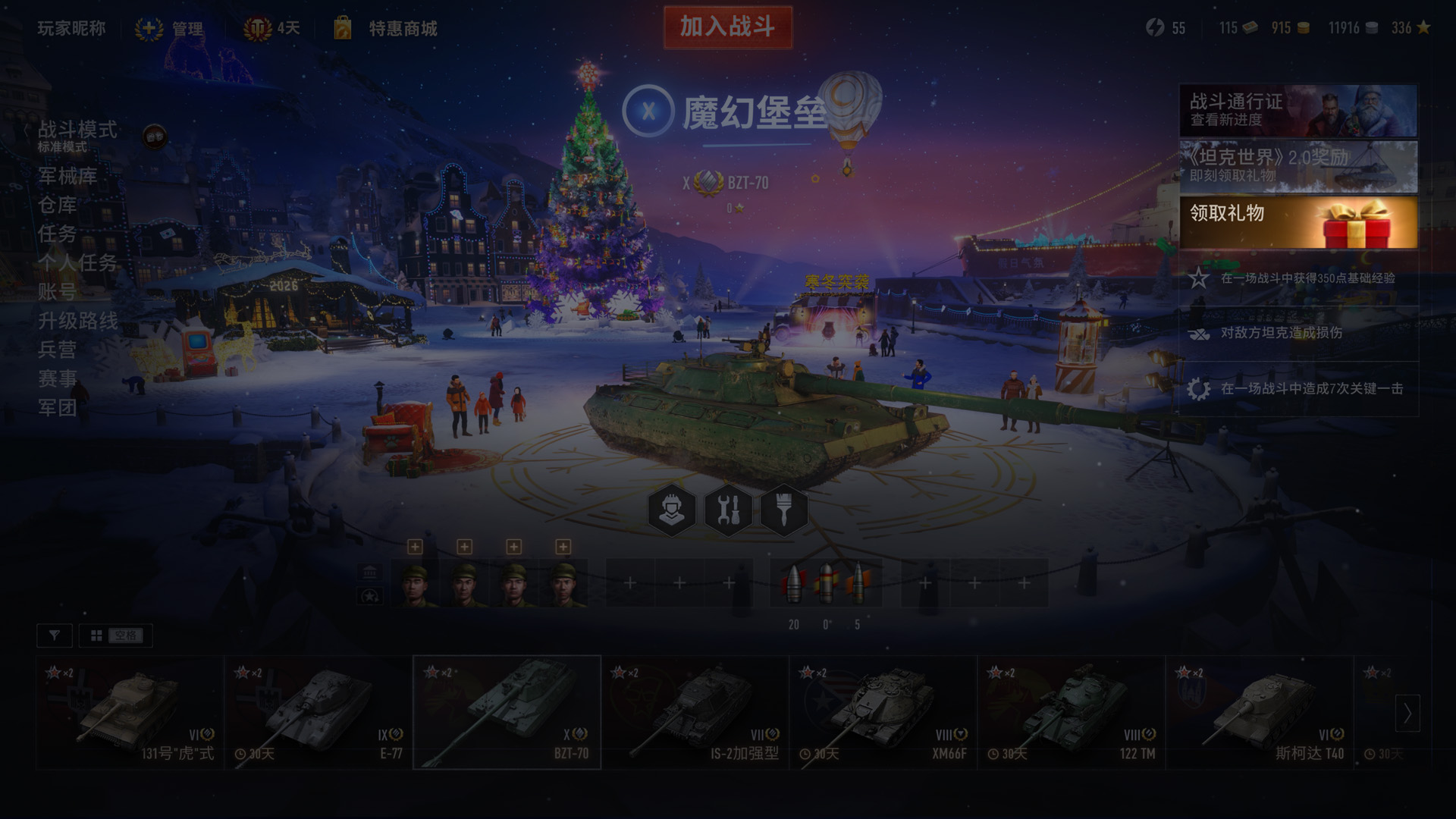Click the 加入战斗 battle button
Image resolution: width=1456 pixels, height=819 pixels.
(x=727, y=27)
